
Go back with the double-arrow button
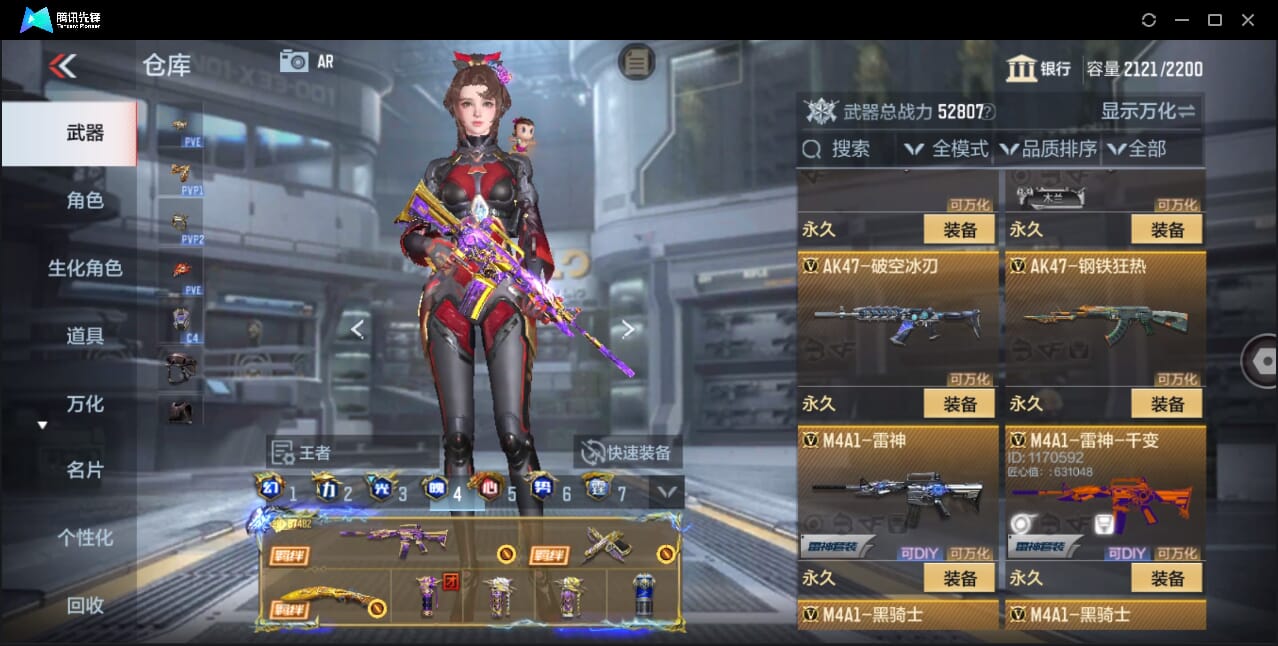(62, 66)
